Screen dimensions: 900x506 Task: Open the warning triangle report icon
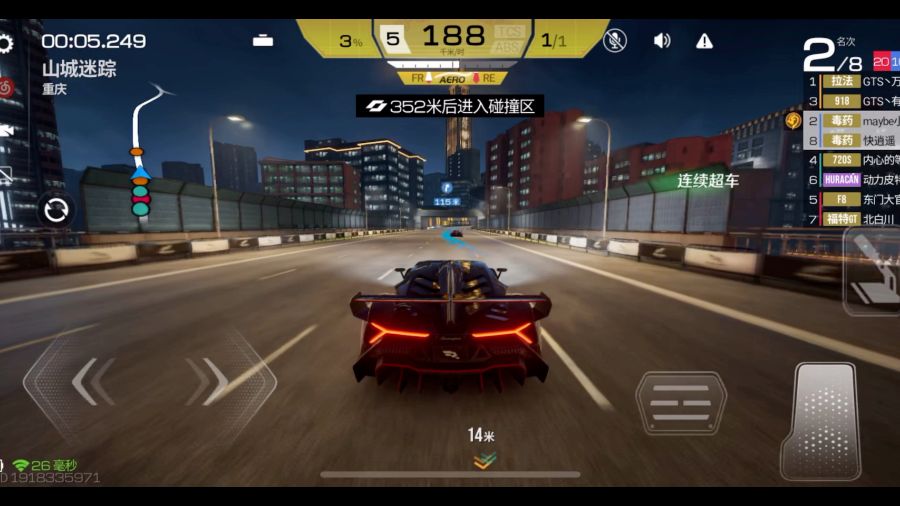tap(705, 40)
